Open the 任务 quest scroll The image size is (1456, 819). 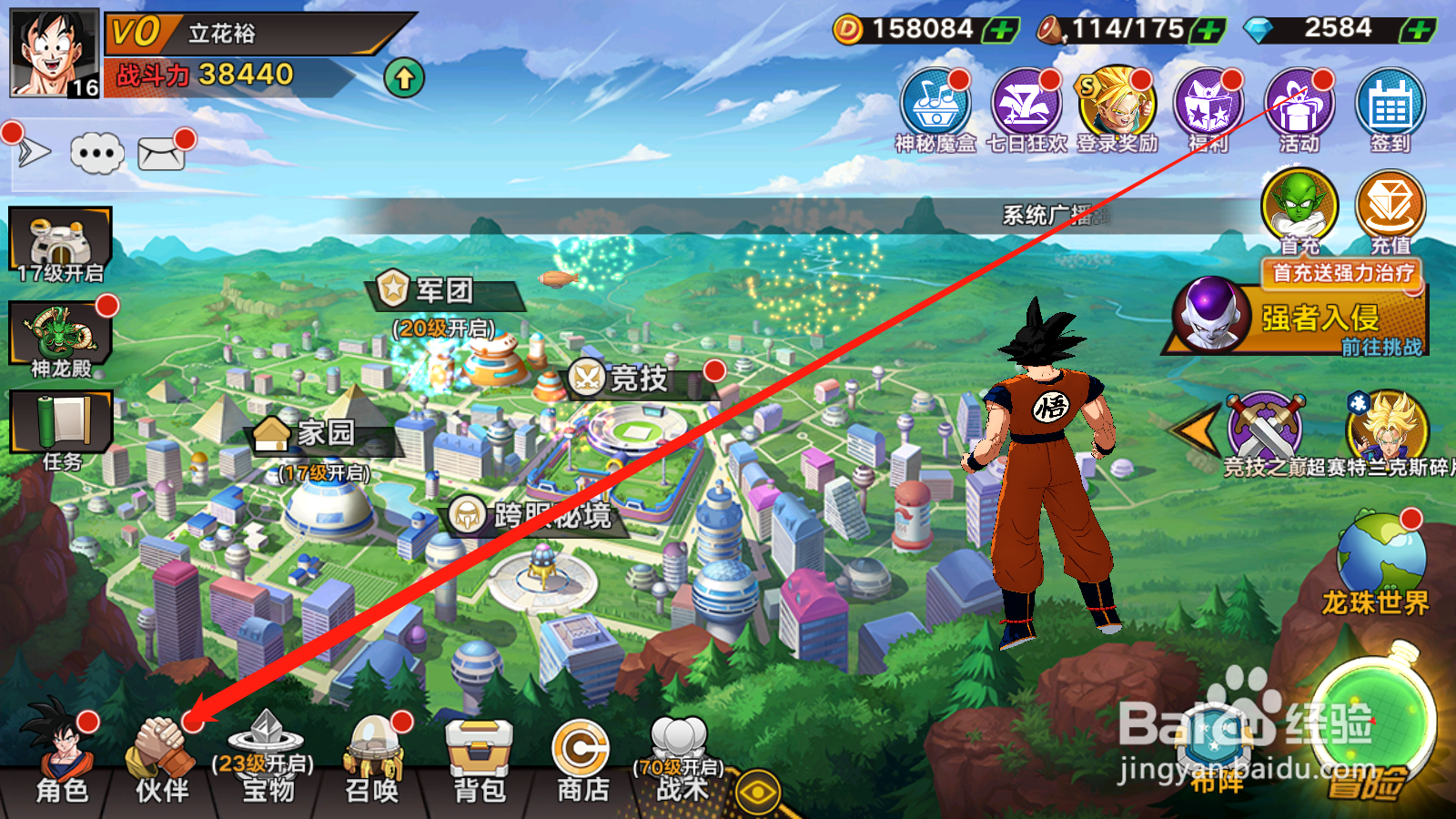(x=61, y=430)
